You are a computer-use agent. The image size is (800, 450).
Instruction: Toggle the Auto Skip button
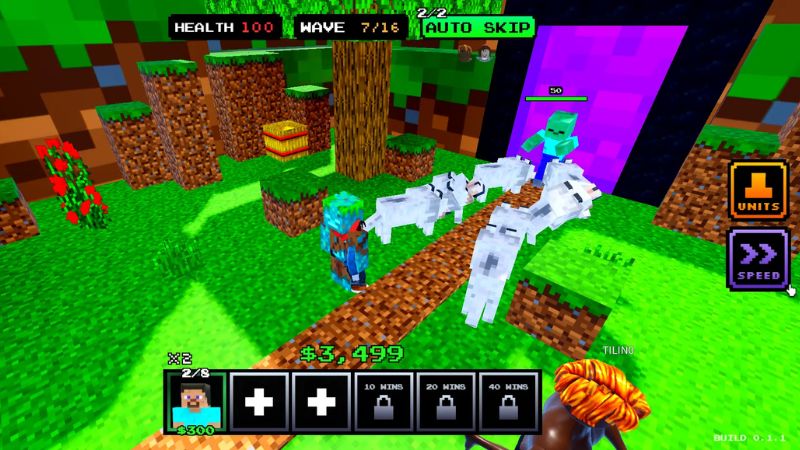[x=478, y=28]
